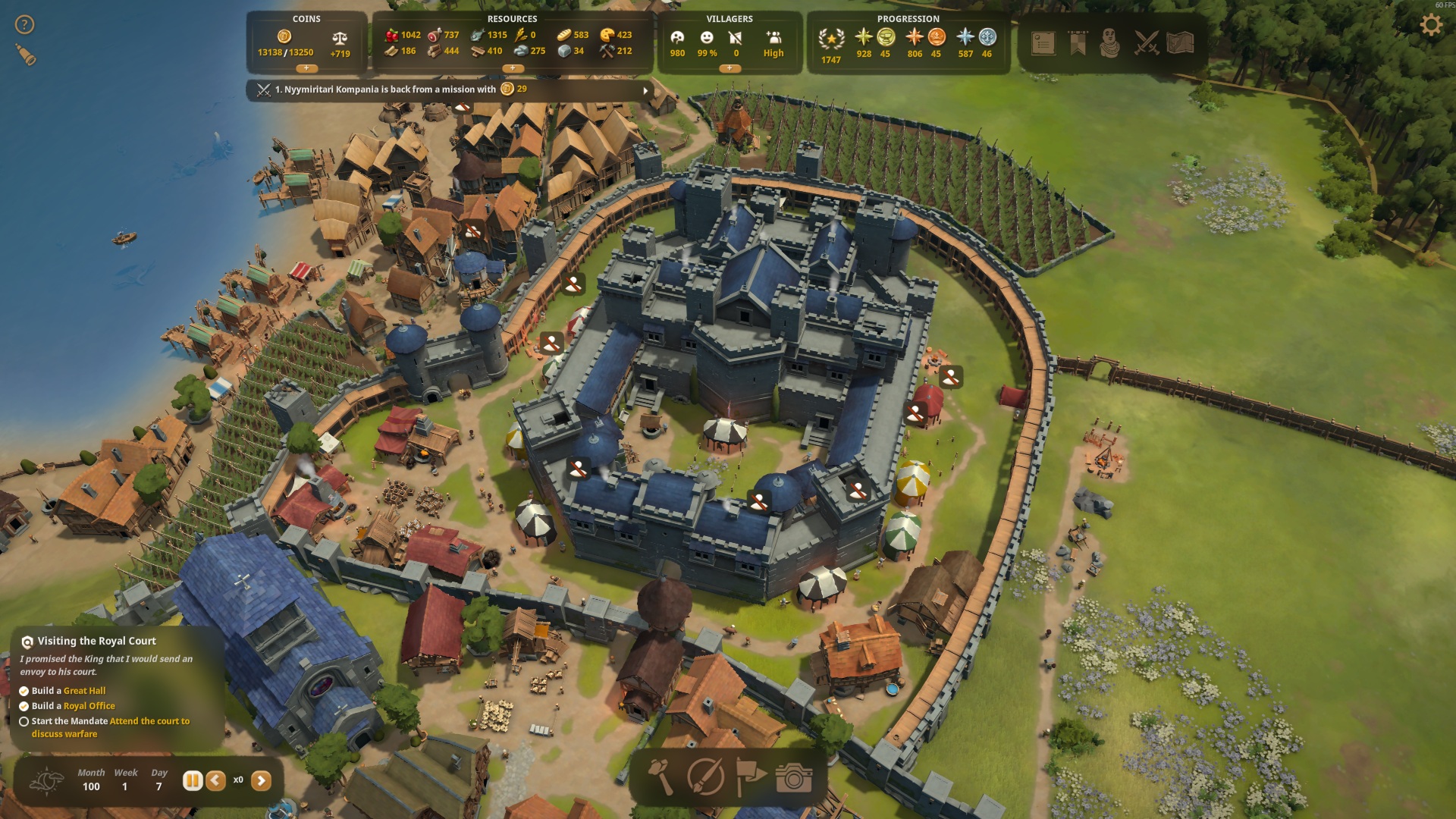Click the spyglass icon below help

click(x=26, y=55)
